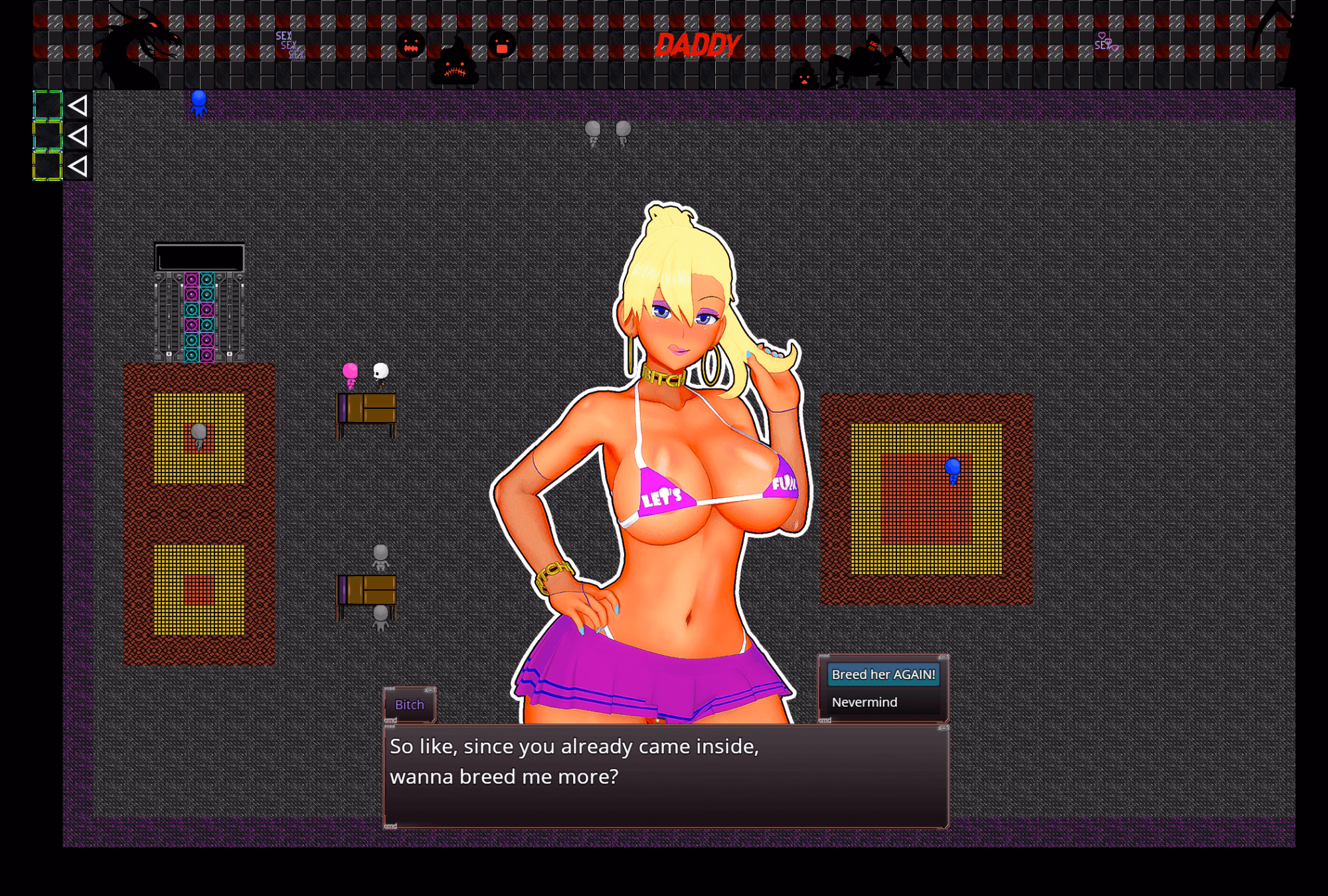Click the blue NPC on the right dance floor
1328x896 pixels.
pos(953,471)
